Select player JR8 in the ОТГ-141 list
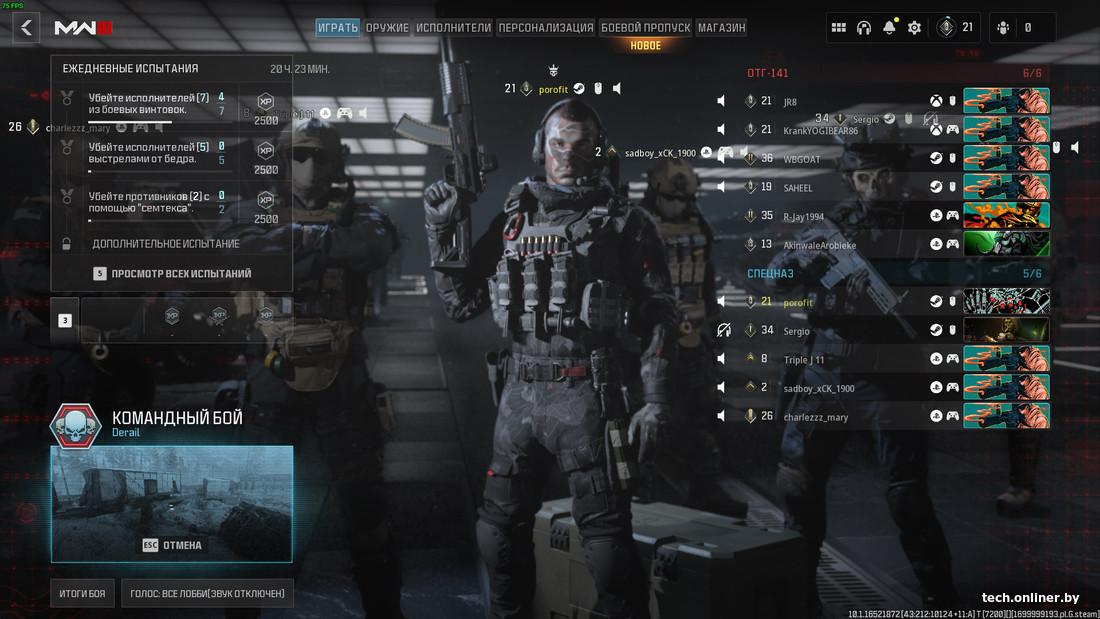Image resolution: width=1100 pixels, height=619 pixels. (790, 102)
